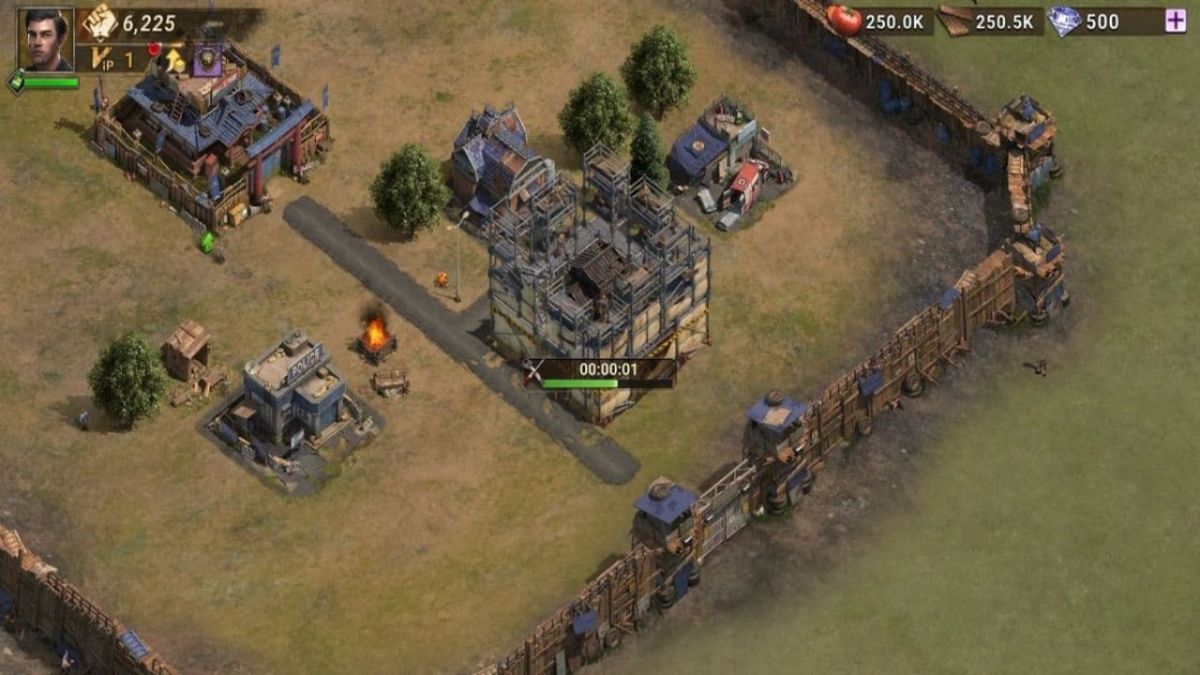Click the purple plus to add diamonds

(1175, 21)
